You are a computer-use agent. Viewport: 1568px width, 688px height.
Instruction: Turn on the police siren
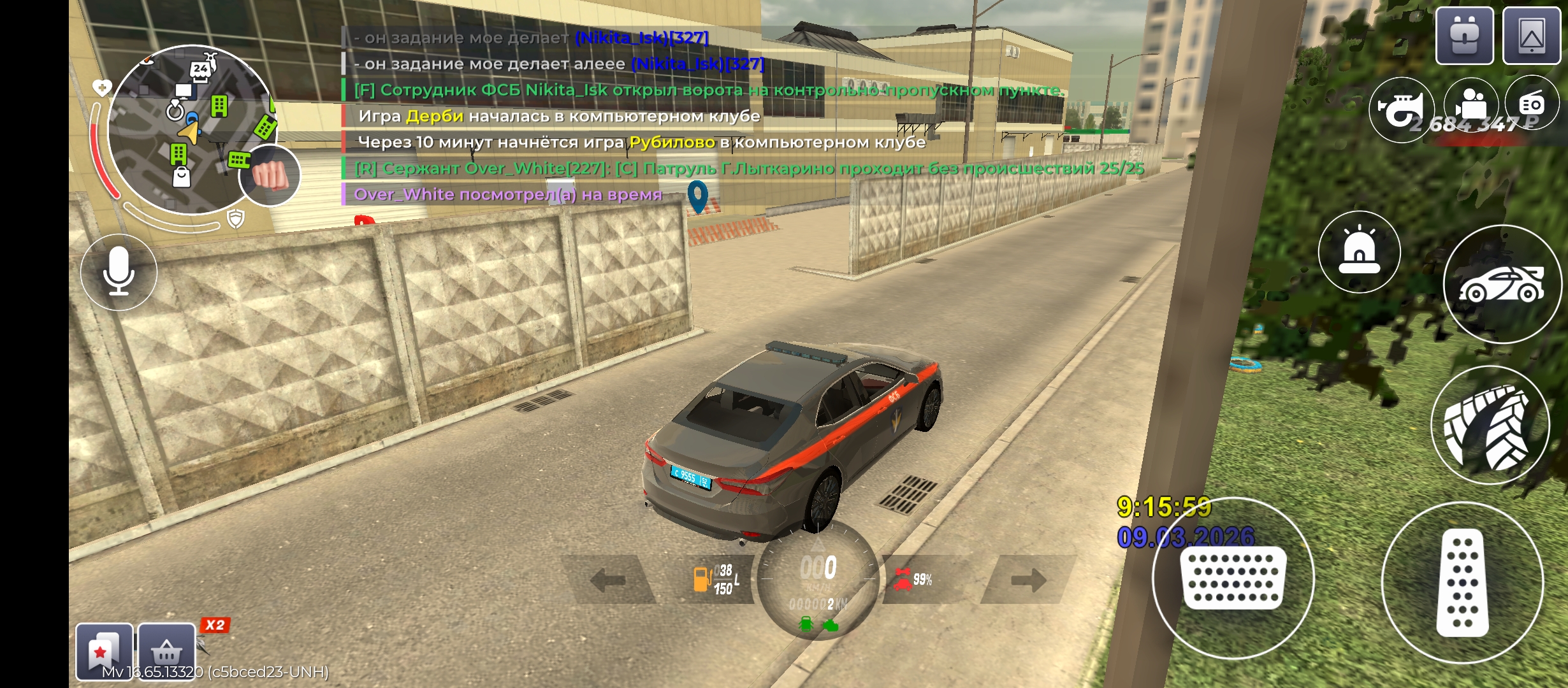coord(1359,252)
